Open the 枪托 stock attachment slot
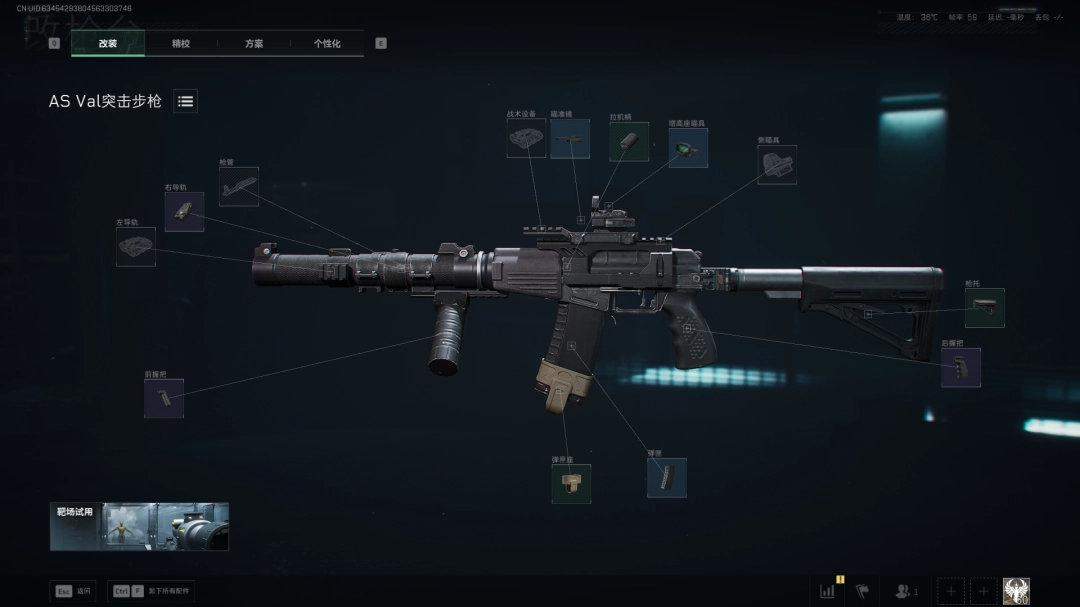 [984, 308]
